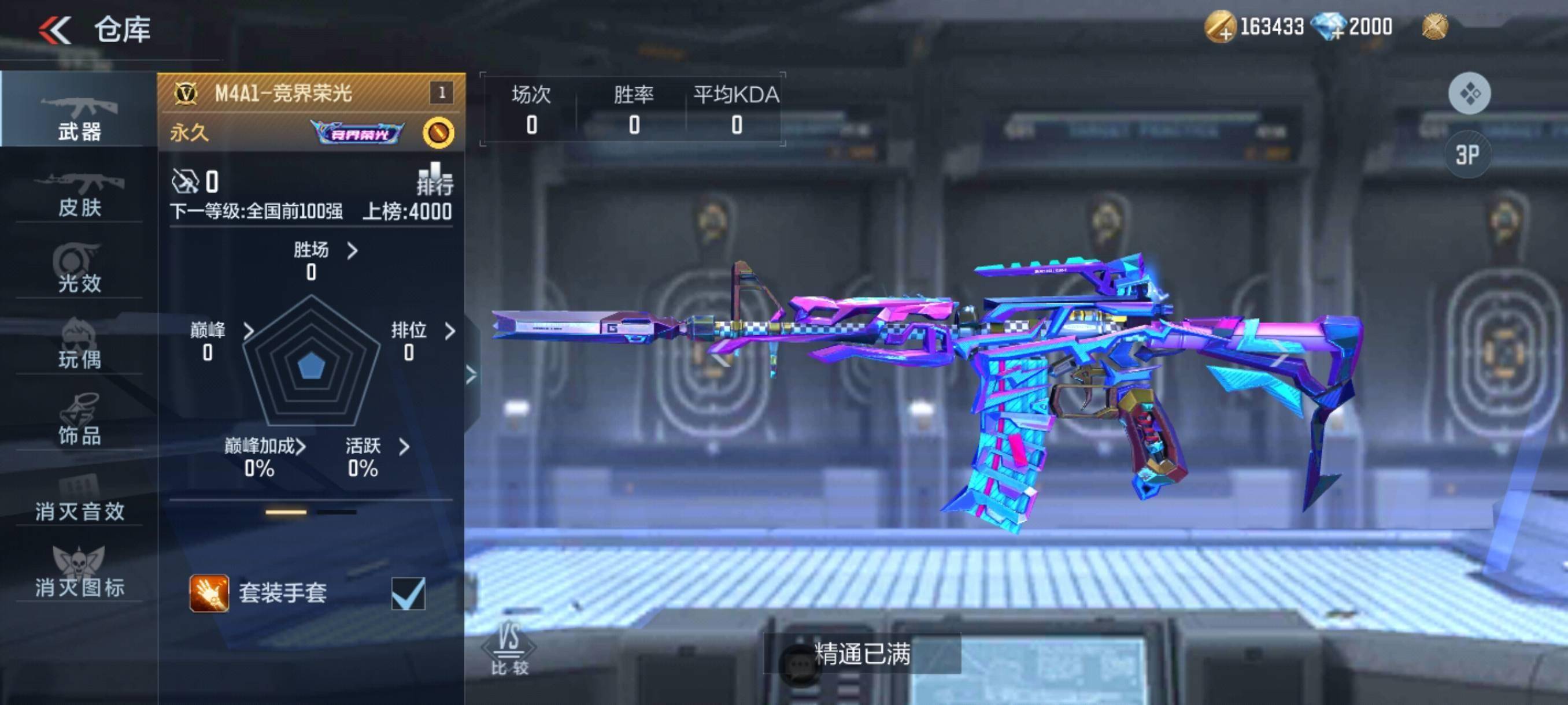Select the 光效 light effects sidebar icon

click(x=78, y=269)
